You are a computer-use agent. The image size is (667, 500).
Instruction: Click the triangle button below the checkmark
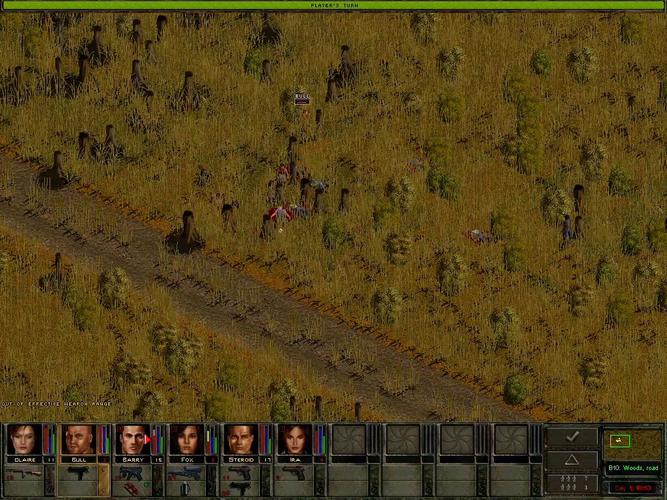pyautogui.click(x=572, y=459)
